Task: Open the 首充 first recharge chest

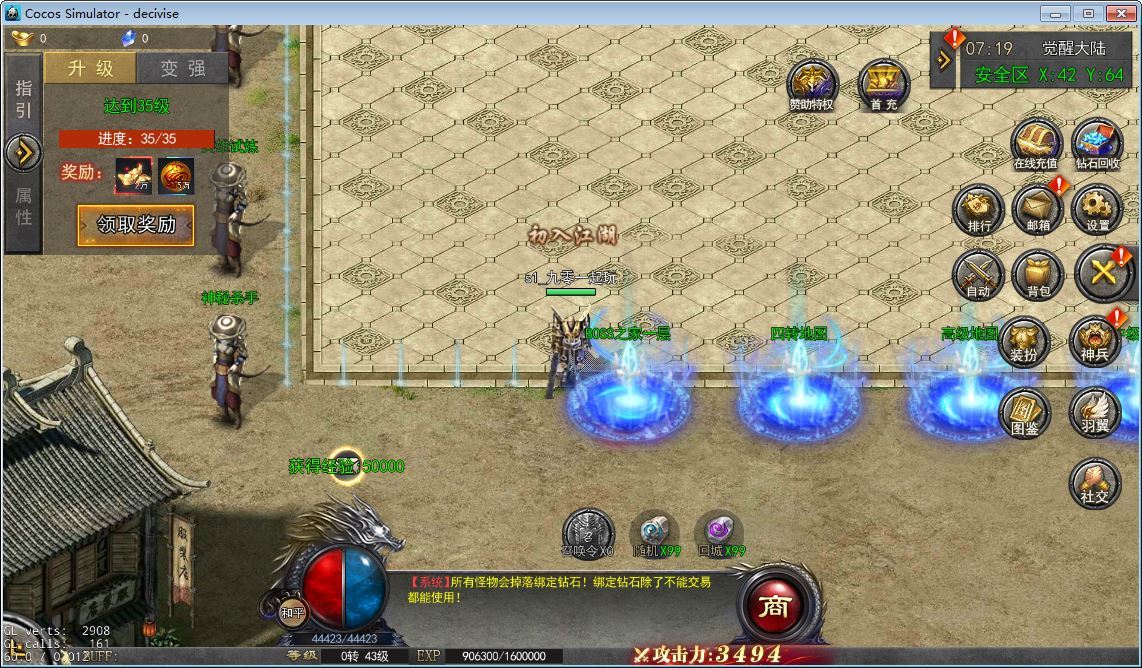Action: (x=883, y=83)
